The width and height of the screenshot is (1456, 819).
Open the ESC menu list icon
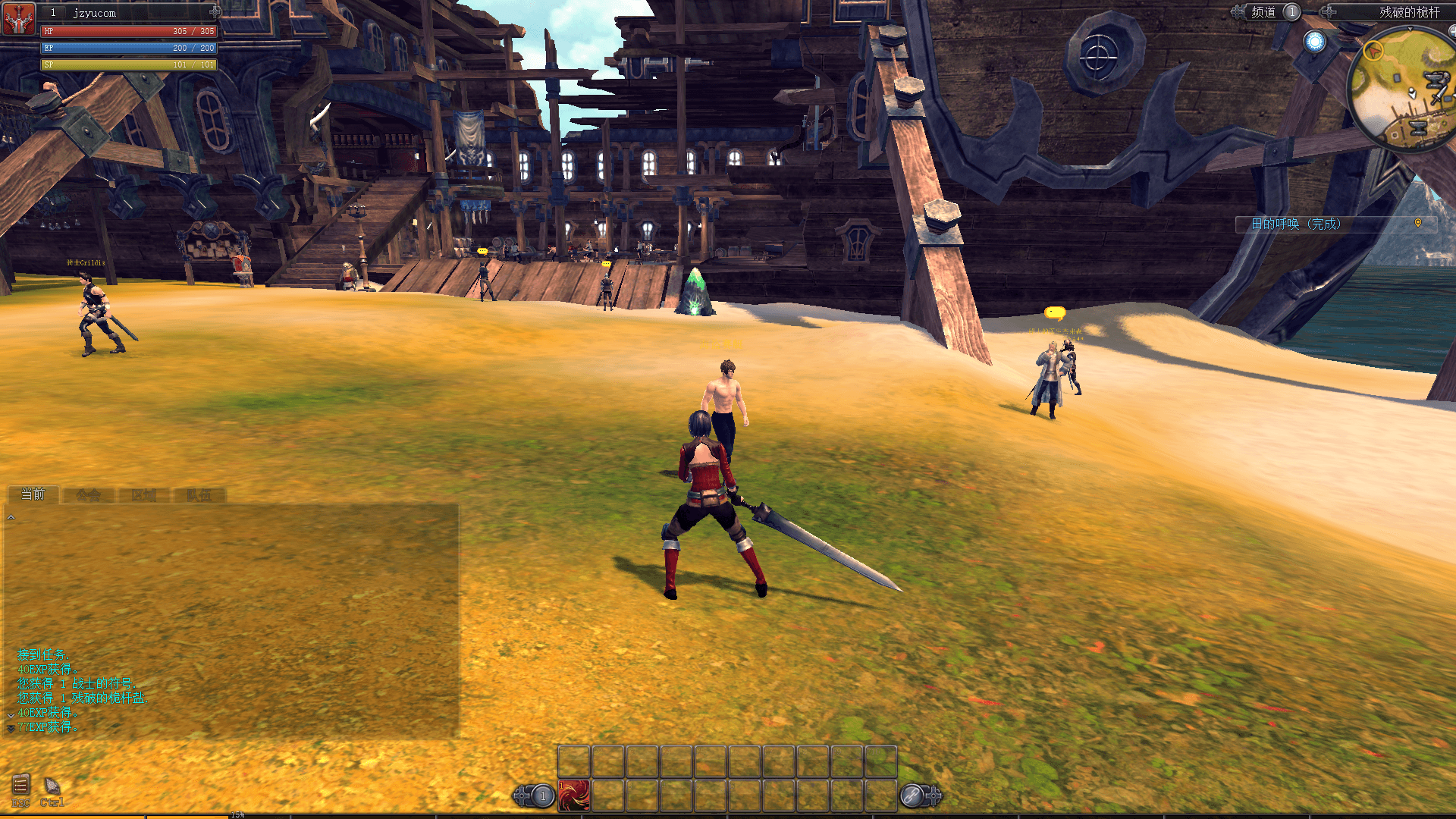coord(20,786)
